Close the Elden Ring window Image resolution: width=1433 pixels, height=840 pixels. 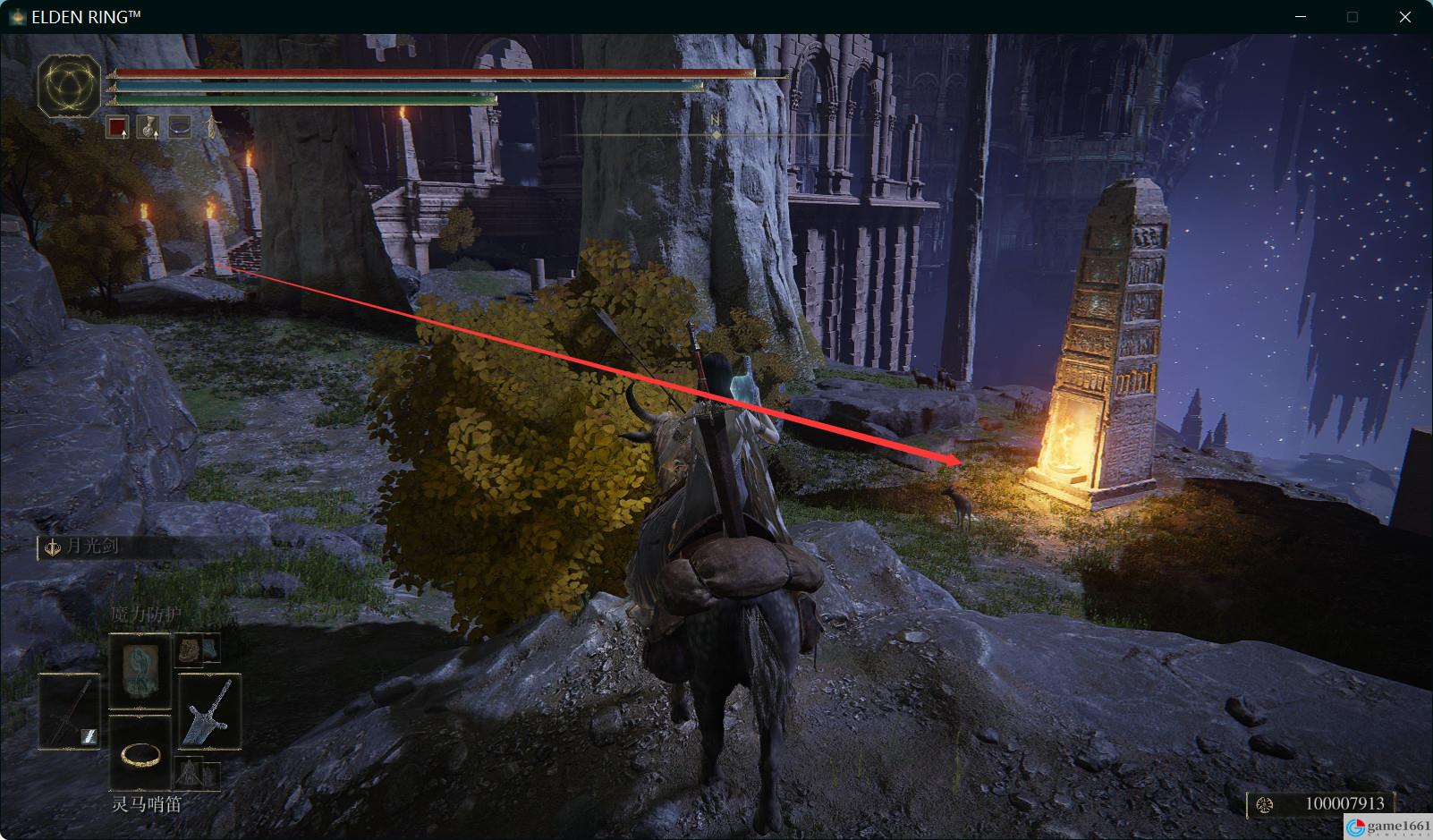tap(1405, 17)
